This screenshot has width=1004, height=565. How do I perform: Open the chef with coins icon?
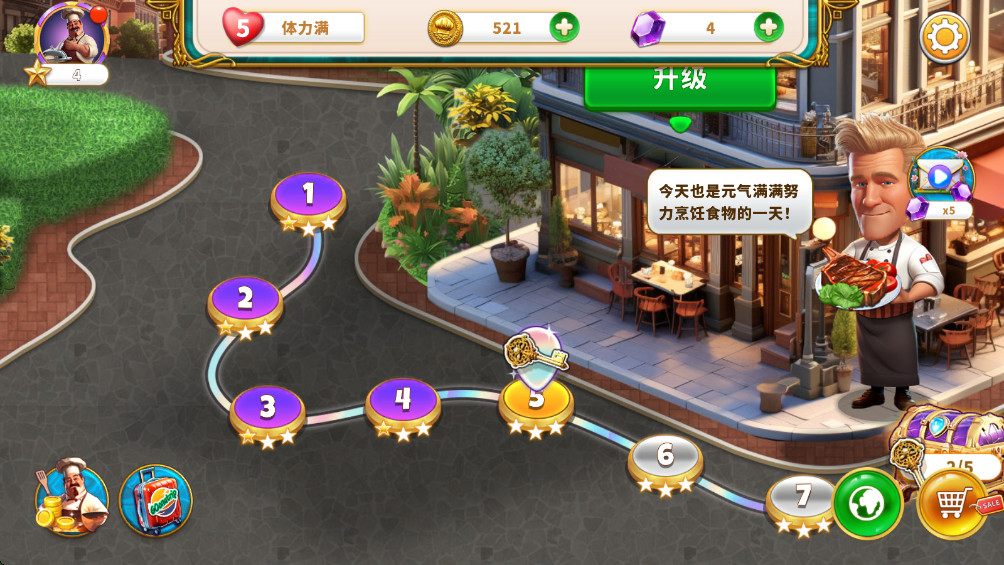tap(71, 497)
